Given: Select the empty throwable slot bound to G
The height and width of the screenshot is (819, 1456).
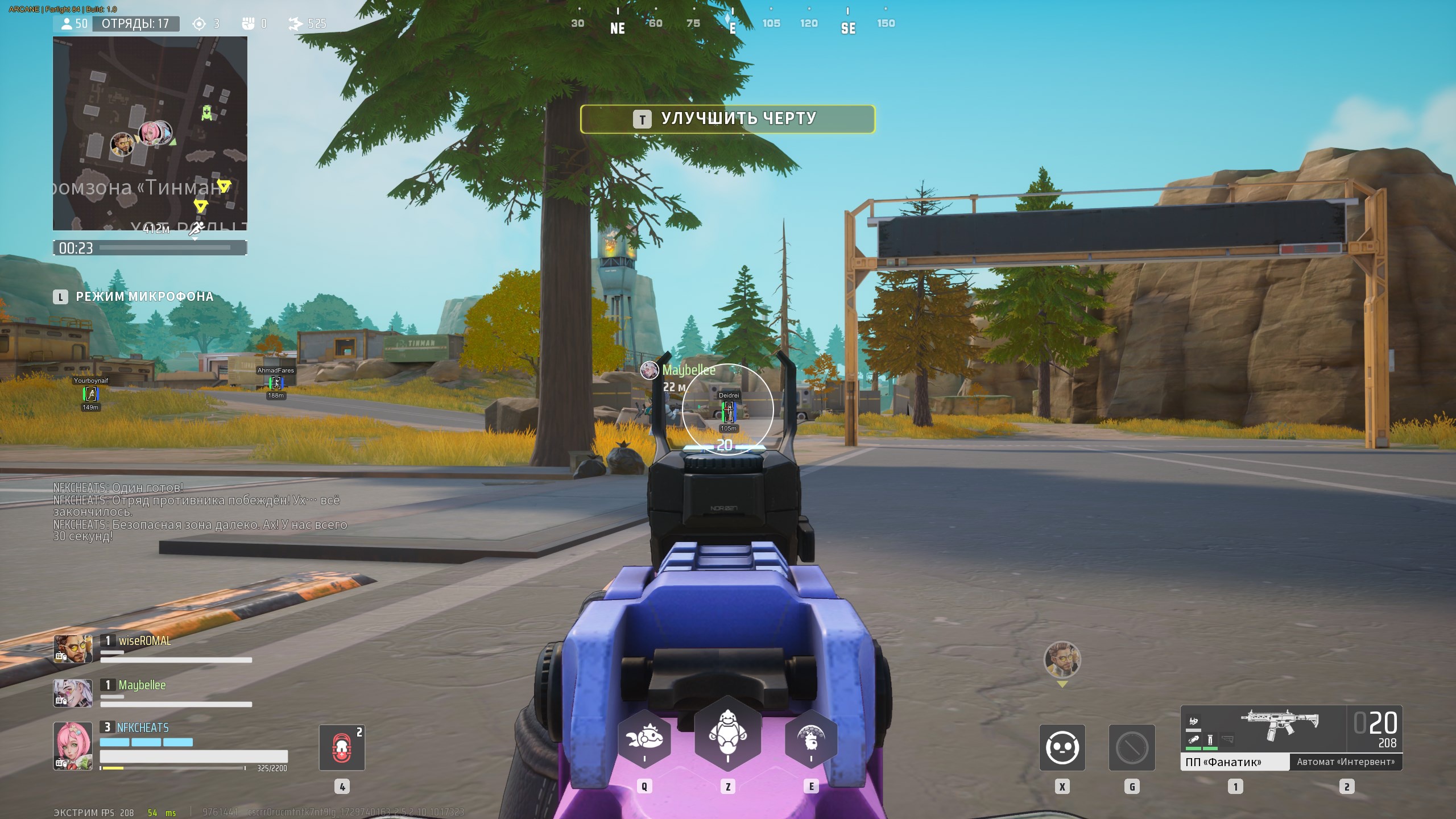Looking at the screenshot, I should tap(1132, 747).
